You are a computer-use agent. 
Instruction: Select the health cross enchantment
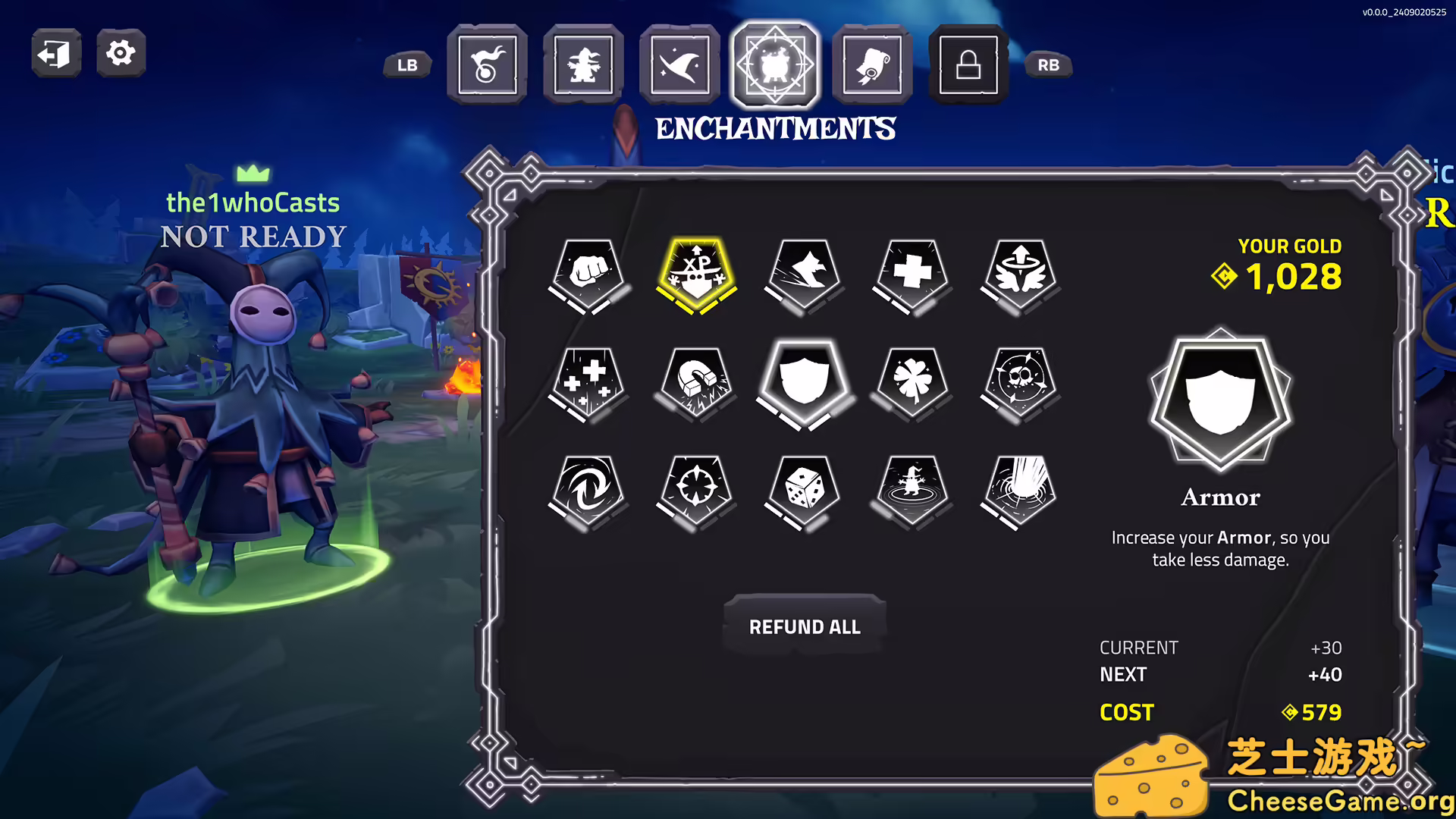(911, 275)
